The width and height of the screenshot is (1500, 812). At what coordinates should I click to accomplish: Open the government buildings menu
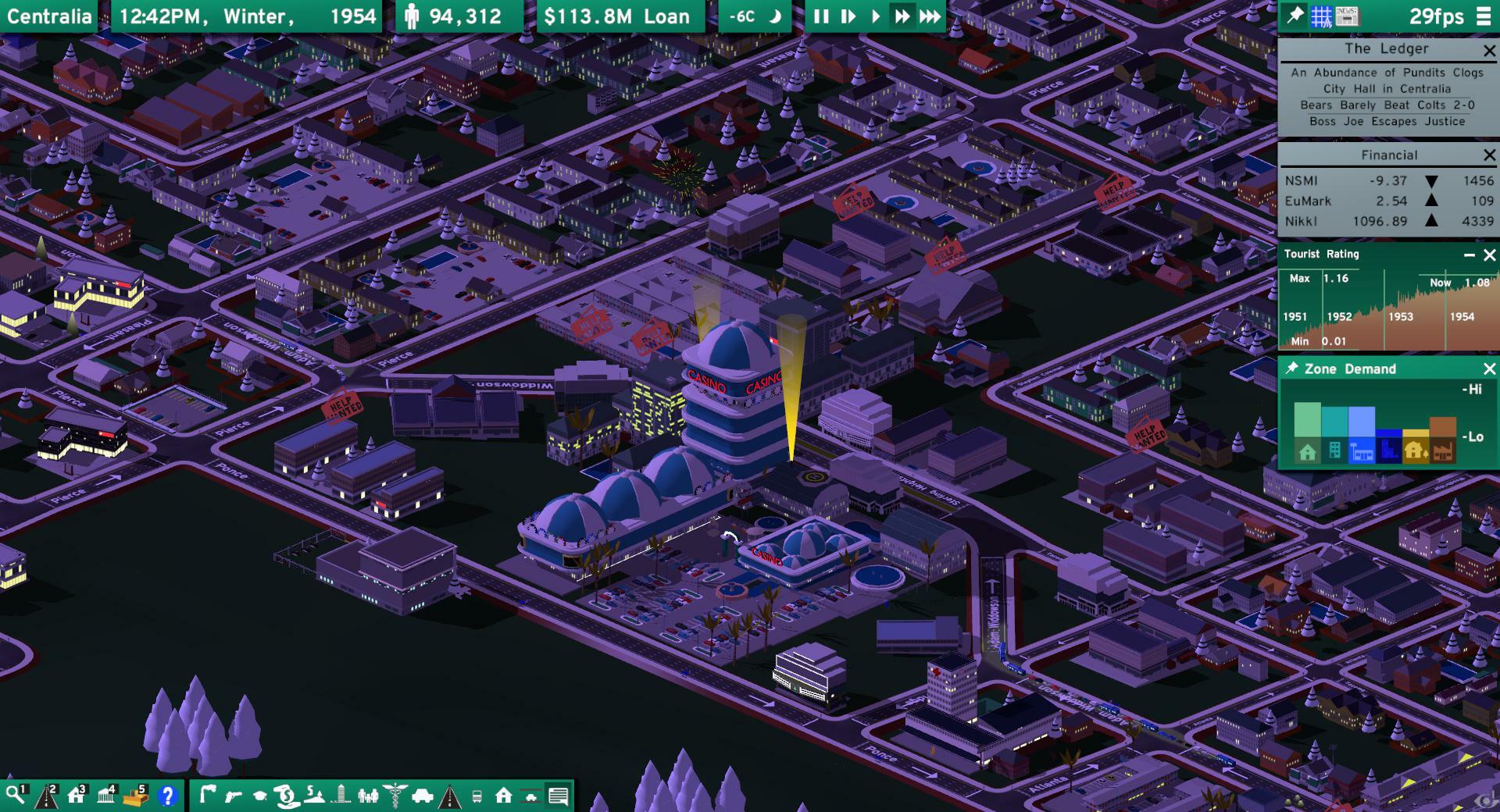(105, 796)
